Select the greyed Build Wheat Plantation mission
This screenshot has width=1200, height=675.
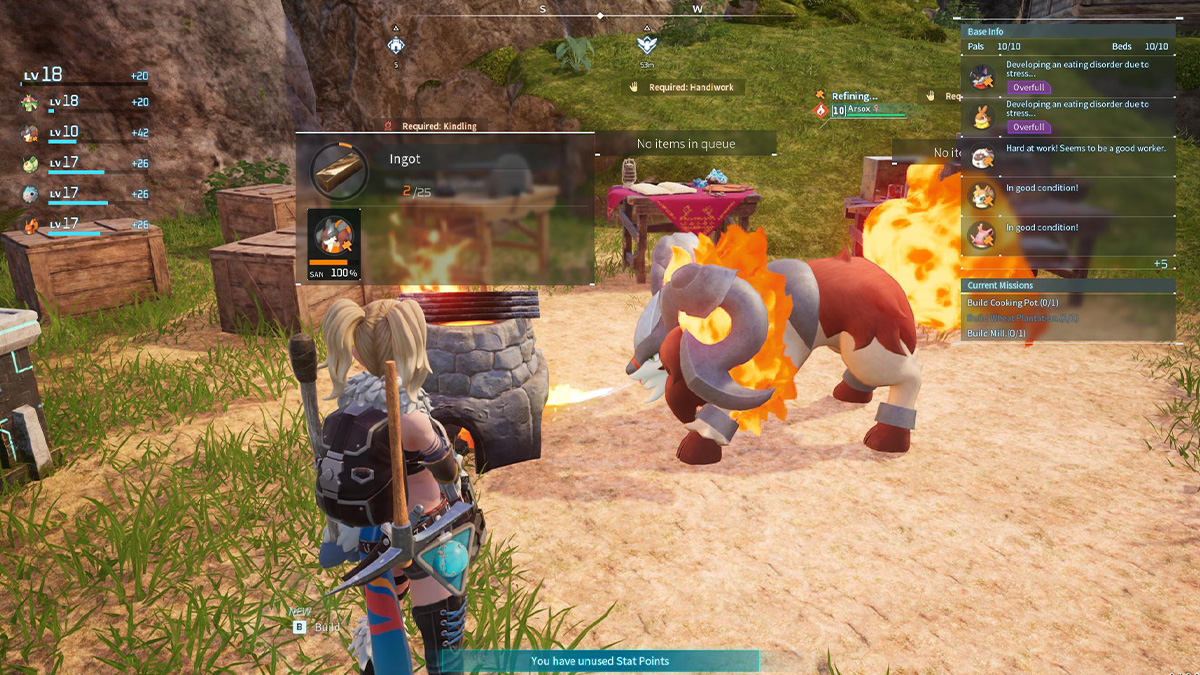pyautogui.click(x=1022, y=318)
